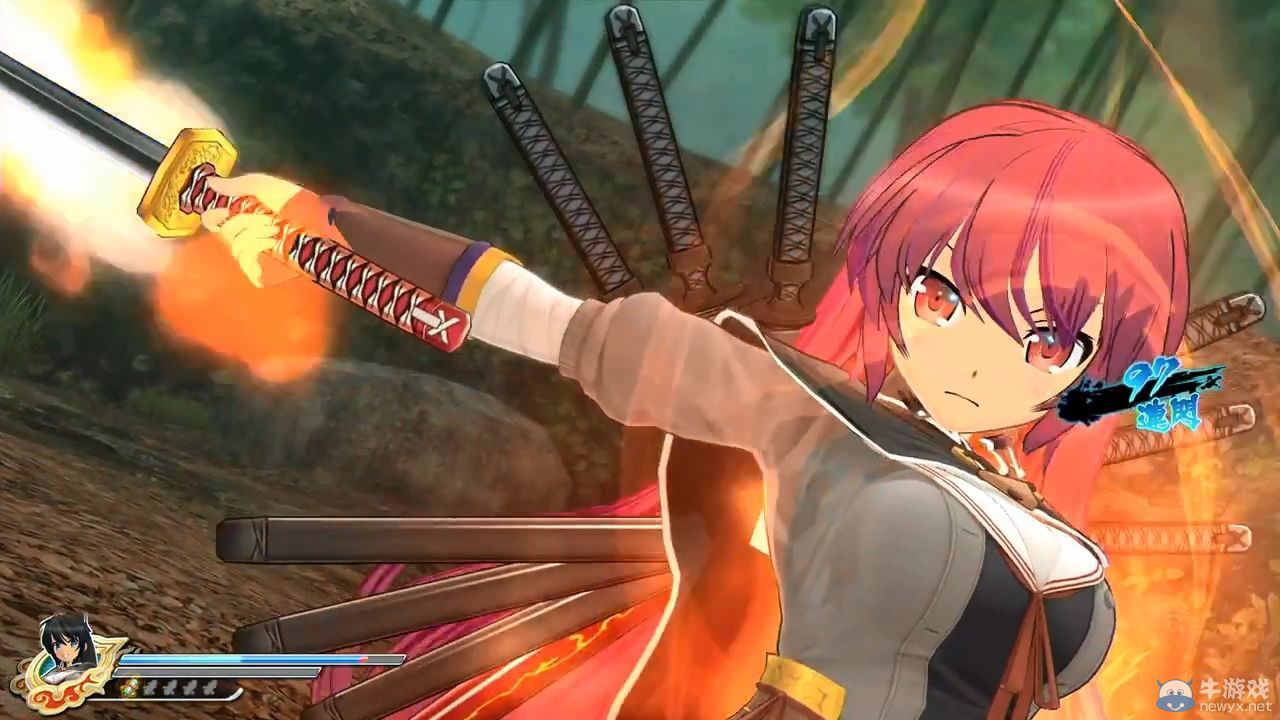Screen dimensions: 1280x720
Task: Select the combo multiplier X mark
Action: (x=1212, y=382)
